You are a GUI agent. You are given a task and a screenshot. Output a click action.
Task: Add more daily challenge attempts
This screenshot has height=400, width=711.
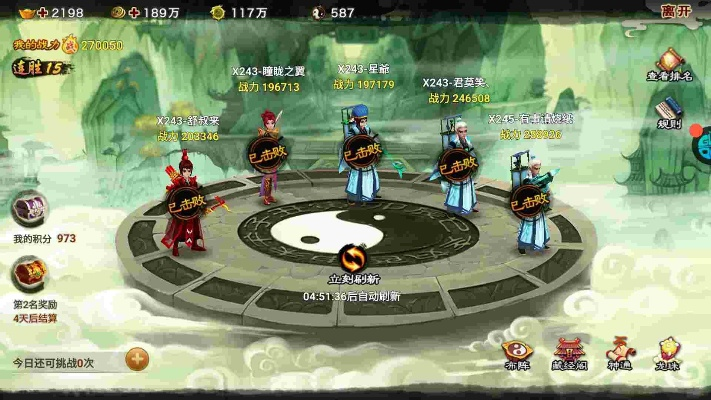tap(137, 359)
